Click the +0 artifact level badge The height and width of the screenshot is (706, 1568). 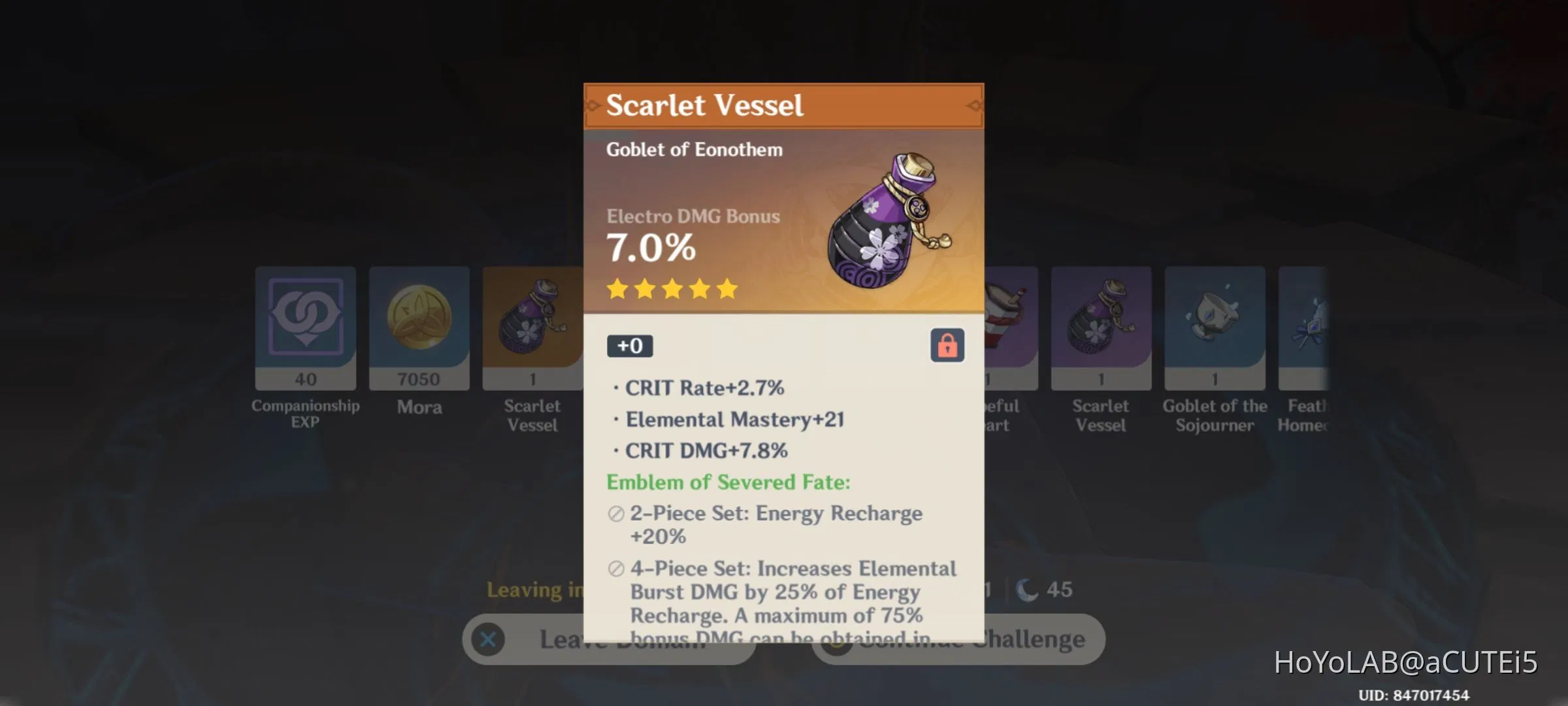[x=629, y=346]
